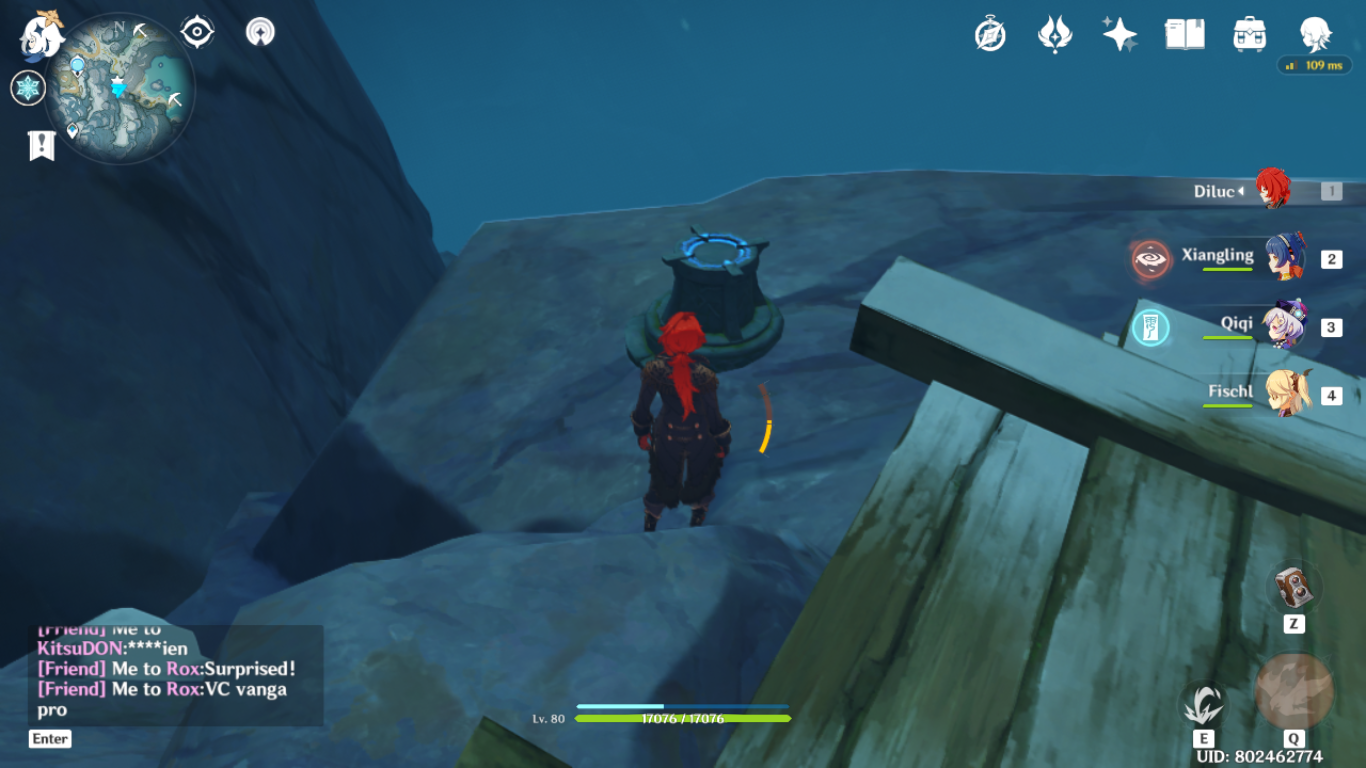Open the battle pass icon
This screenshot has width=1366, height=768.
coord(1055,35)
